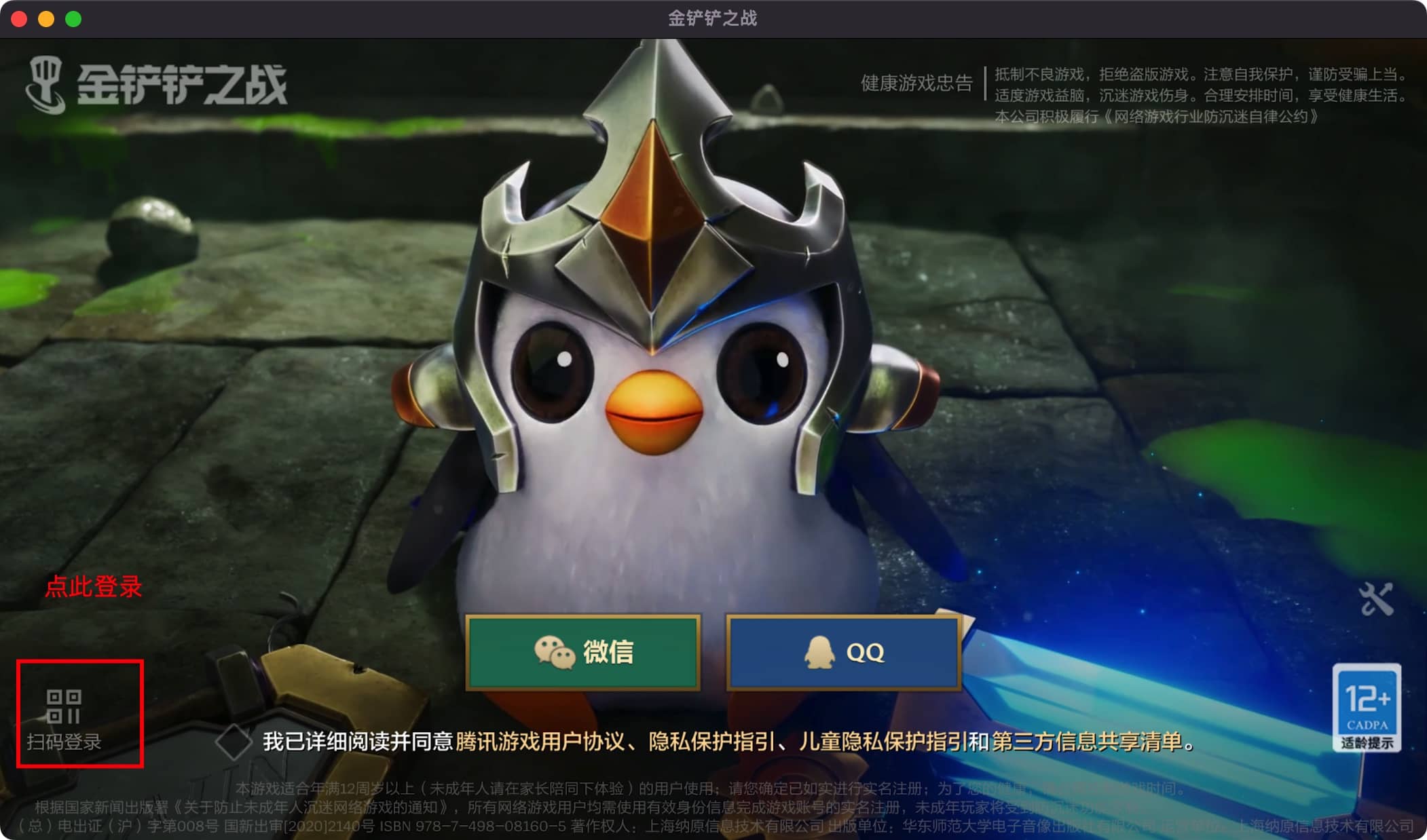View the privacy protection guide link (隐私保护指引)

point(711,742)
